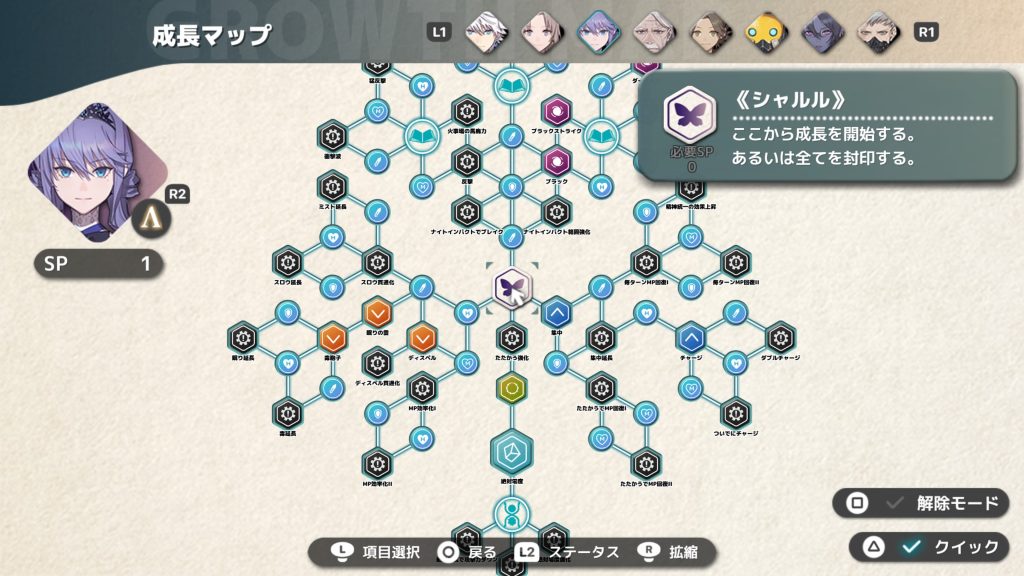Select the orange ディスペル skill node
The height and width of the screenshot is (576, 1024).
(x=421, y=338)
